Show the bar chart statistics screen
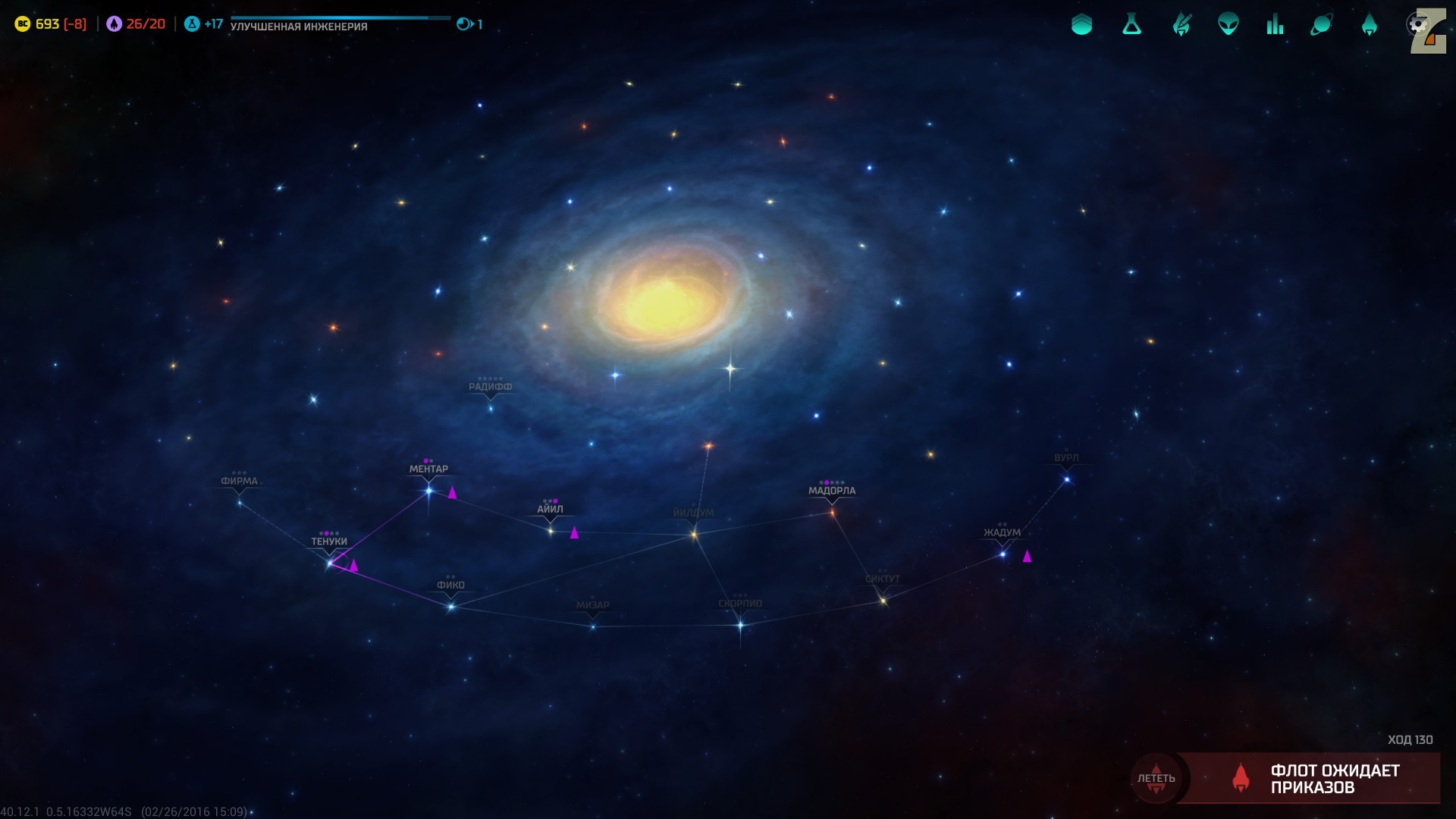The width and height of the screenshot is (1456, 819). [1275, 25]
